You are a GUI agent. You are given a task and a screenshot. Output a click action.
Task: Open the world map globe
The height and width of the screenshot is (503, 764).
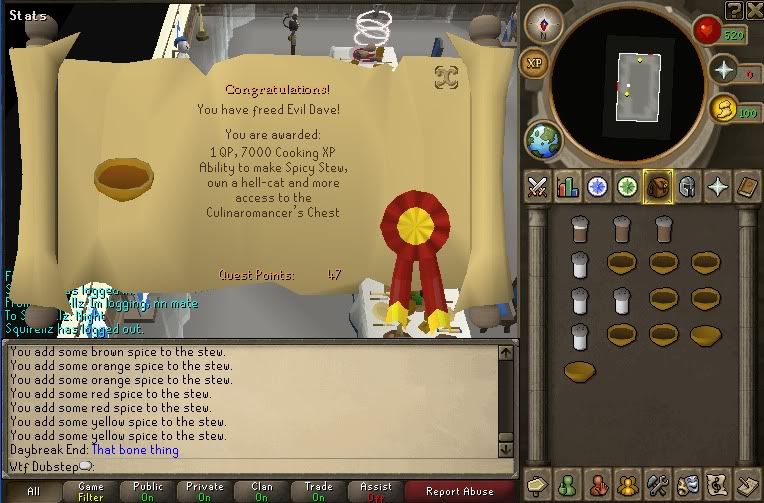[x=544, y=138]
